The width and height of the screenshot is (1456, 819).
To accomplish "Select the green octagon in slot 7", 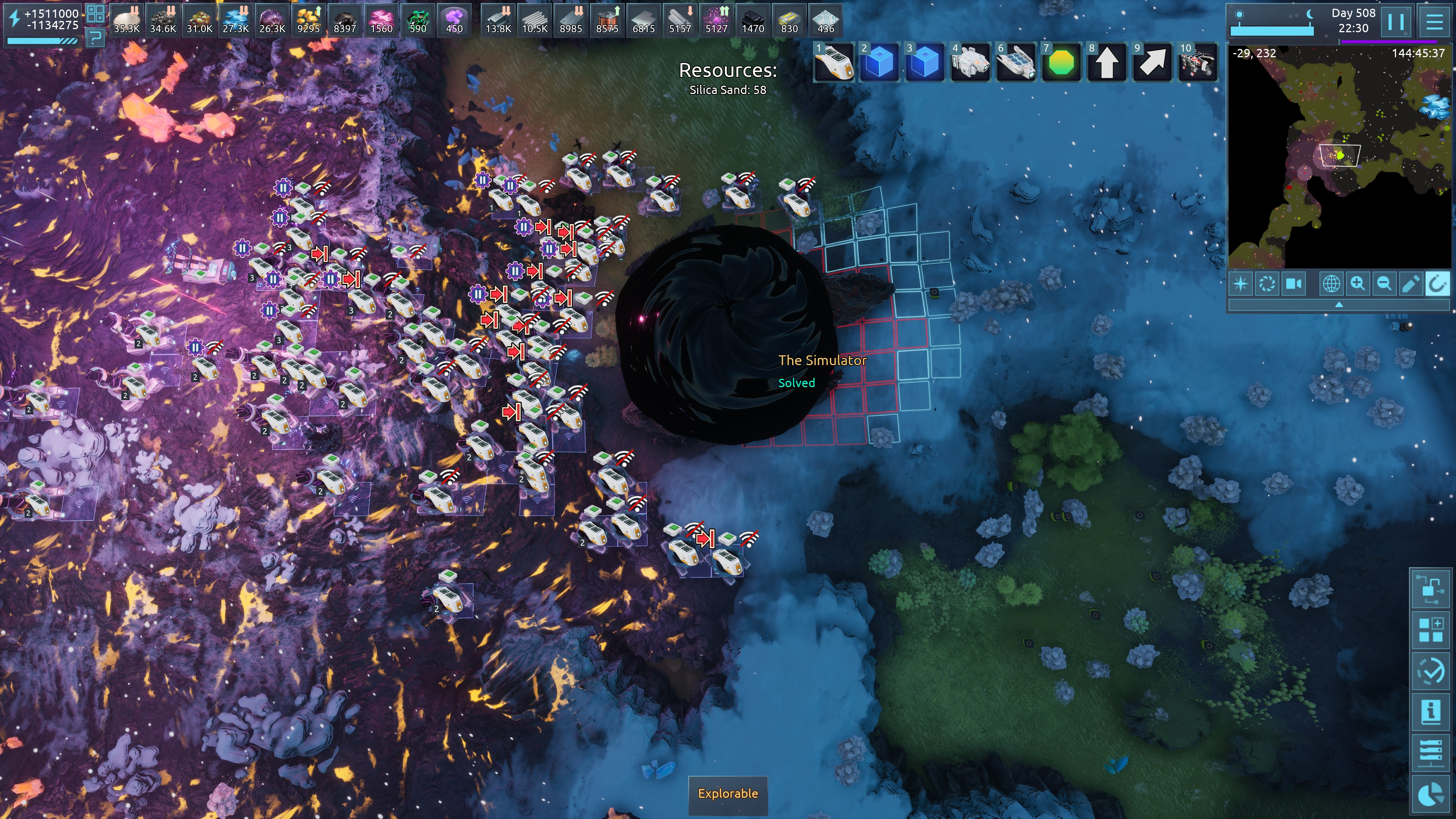I will pyautogui.click(x=1061, y=62).
